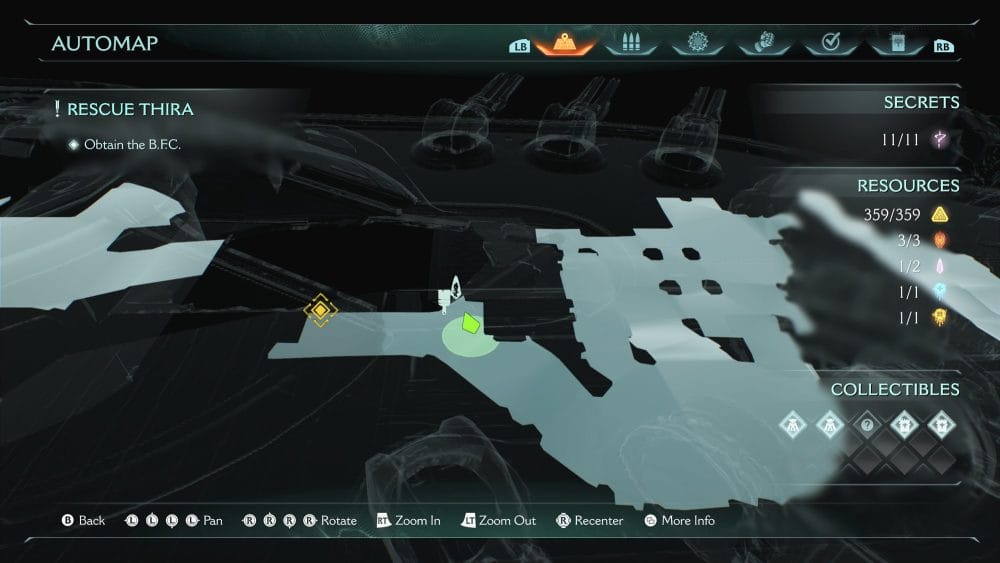Switch to the weapons tab with bullets icon
The height and width of the screenshot is (563, 1000).
tap(629, 43)
